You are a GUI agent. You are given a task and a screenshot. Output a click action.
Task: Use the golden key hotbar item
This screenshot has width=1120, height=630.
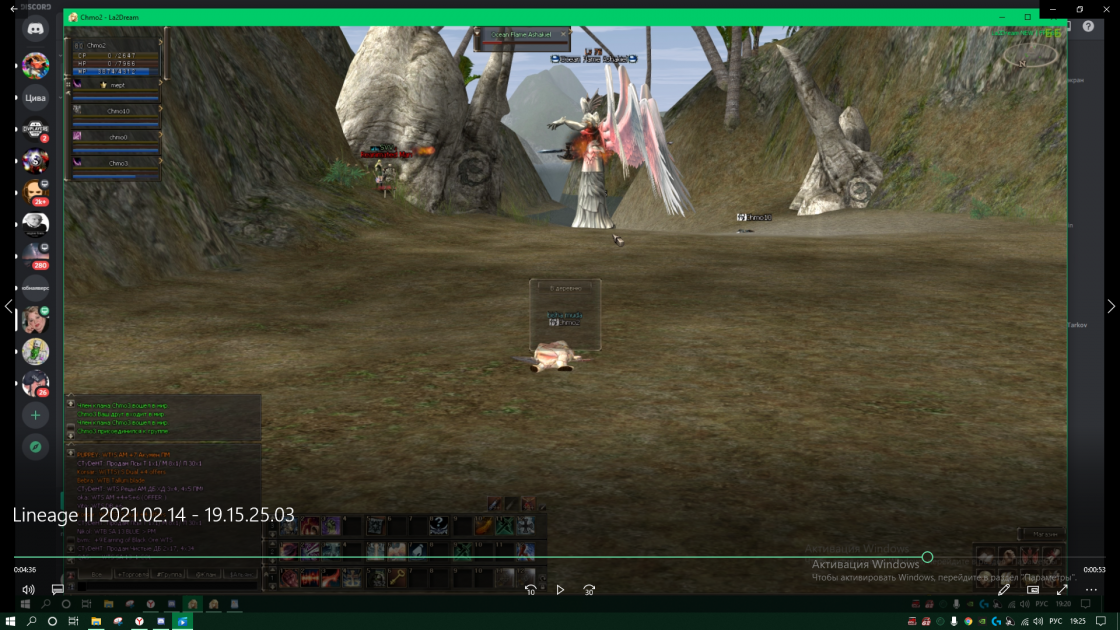(397, 577)
